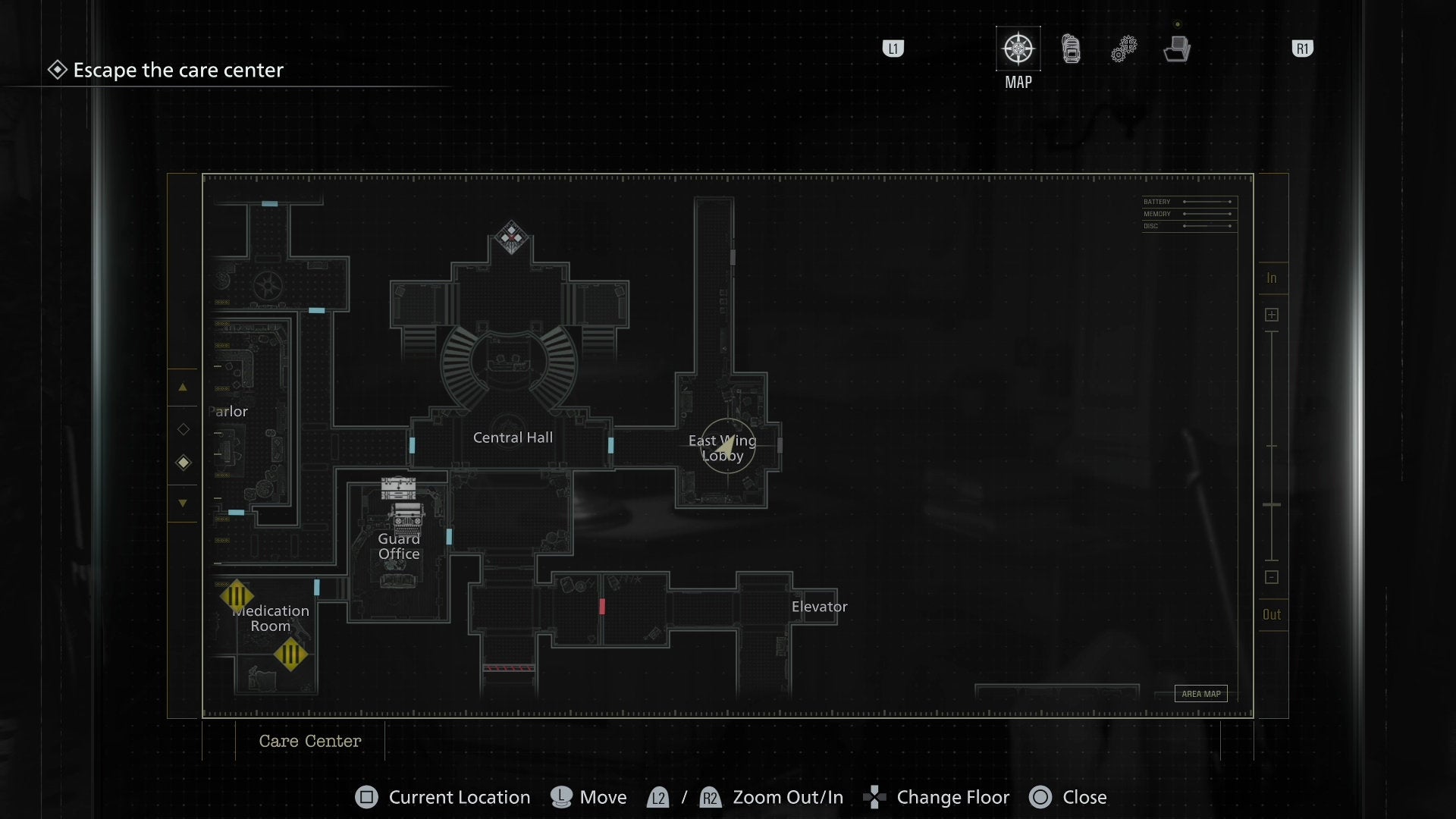Click the AREA MAP button
Viewport: 1456px width, 819px height.
point(1200,693)
